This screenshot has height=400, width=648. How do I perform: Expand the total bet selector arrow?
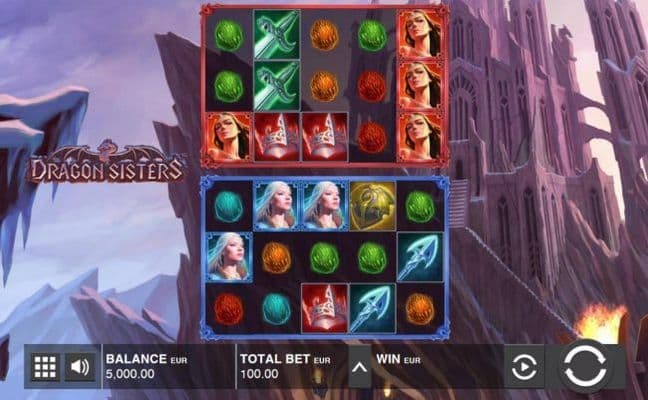(358, 367)
